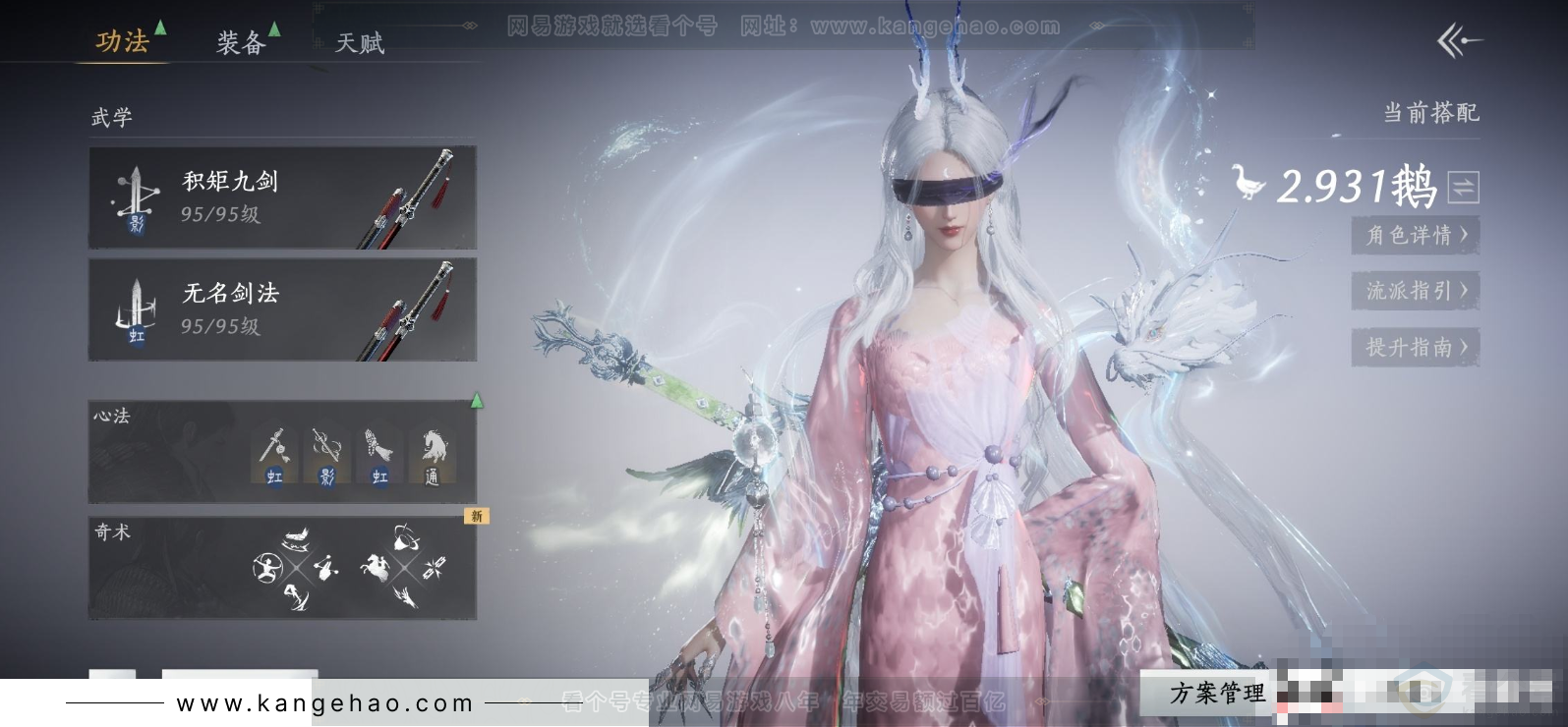Screen dimensions: 1568x727
Task: Open 角色详情 character details
Action: [1416, 235]
